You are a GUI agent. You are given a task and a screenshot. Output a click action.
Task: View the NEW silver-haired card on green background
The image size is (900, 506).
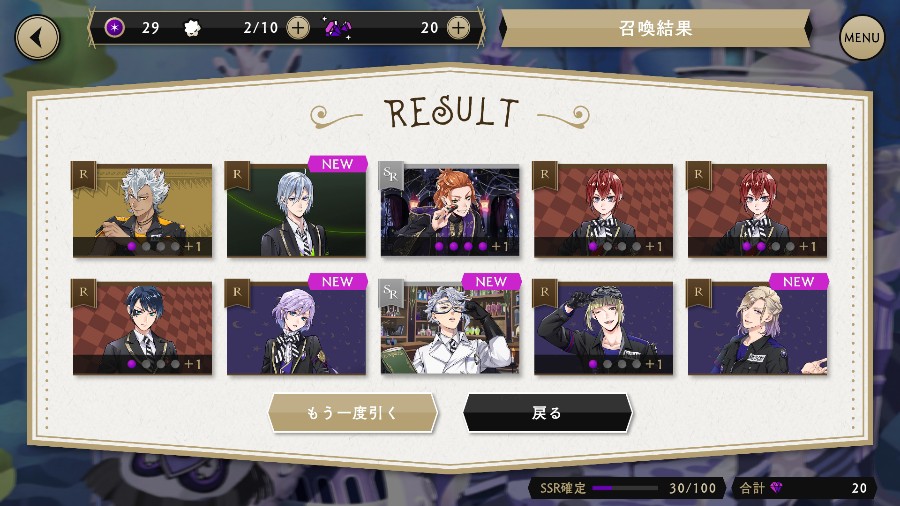pyautogui.click(x=296, y=210)
